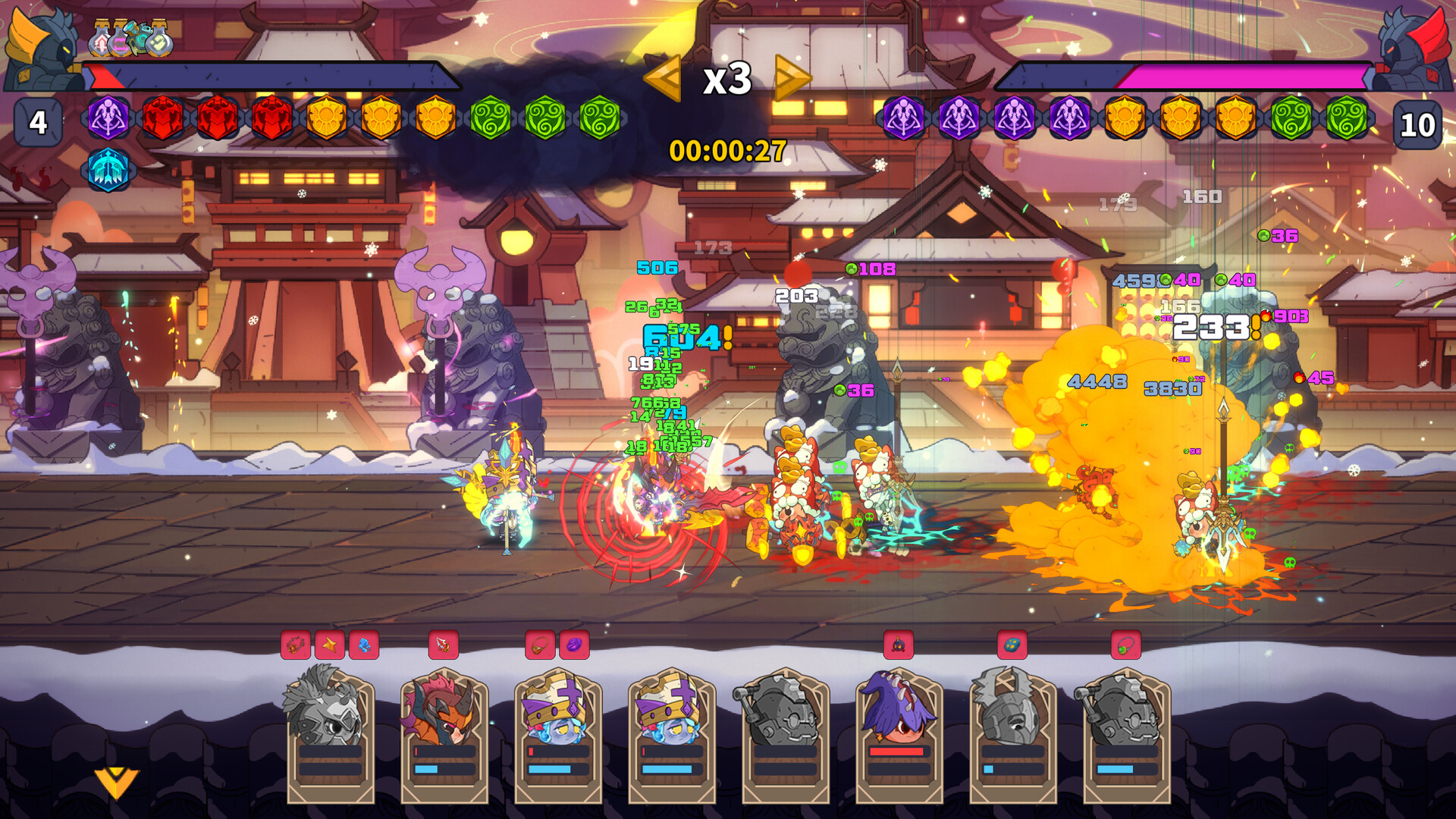Select the blue crystal item icon

(363, 645)
